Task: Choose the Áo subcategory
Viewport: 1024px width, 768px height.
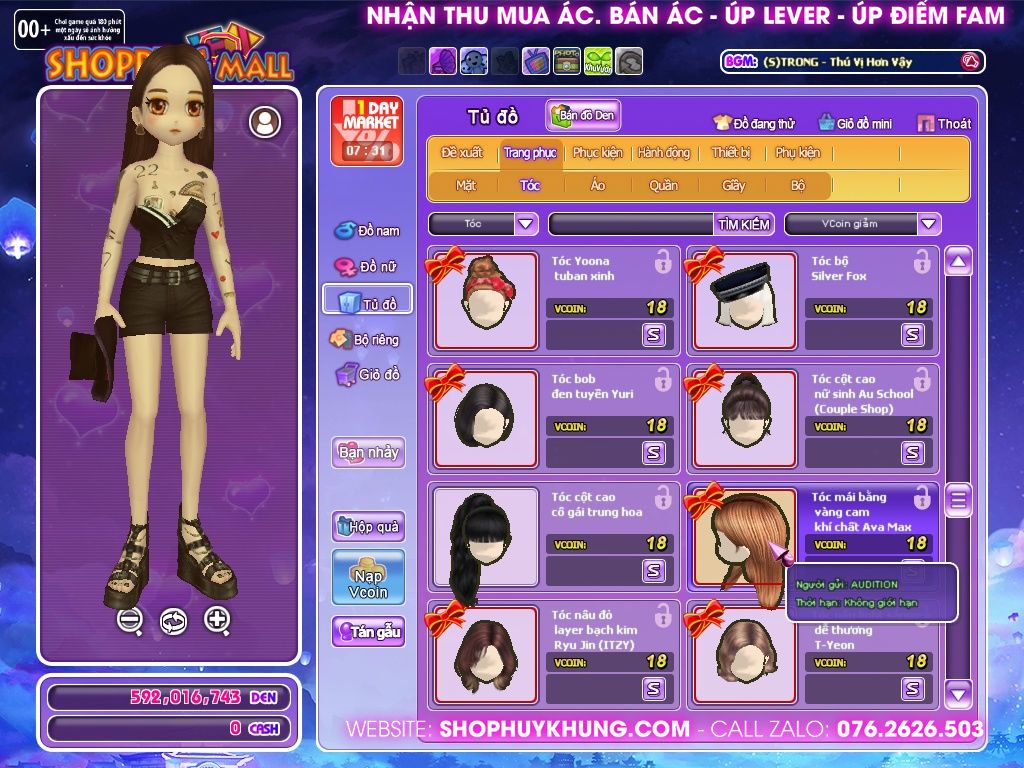Action: [x=598, y=185]
